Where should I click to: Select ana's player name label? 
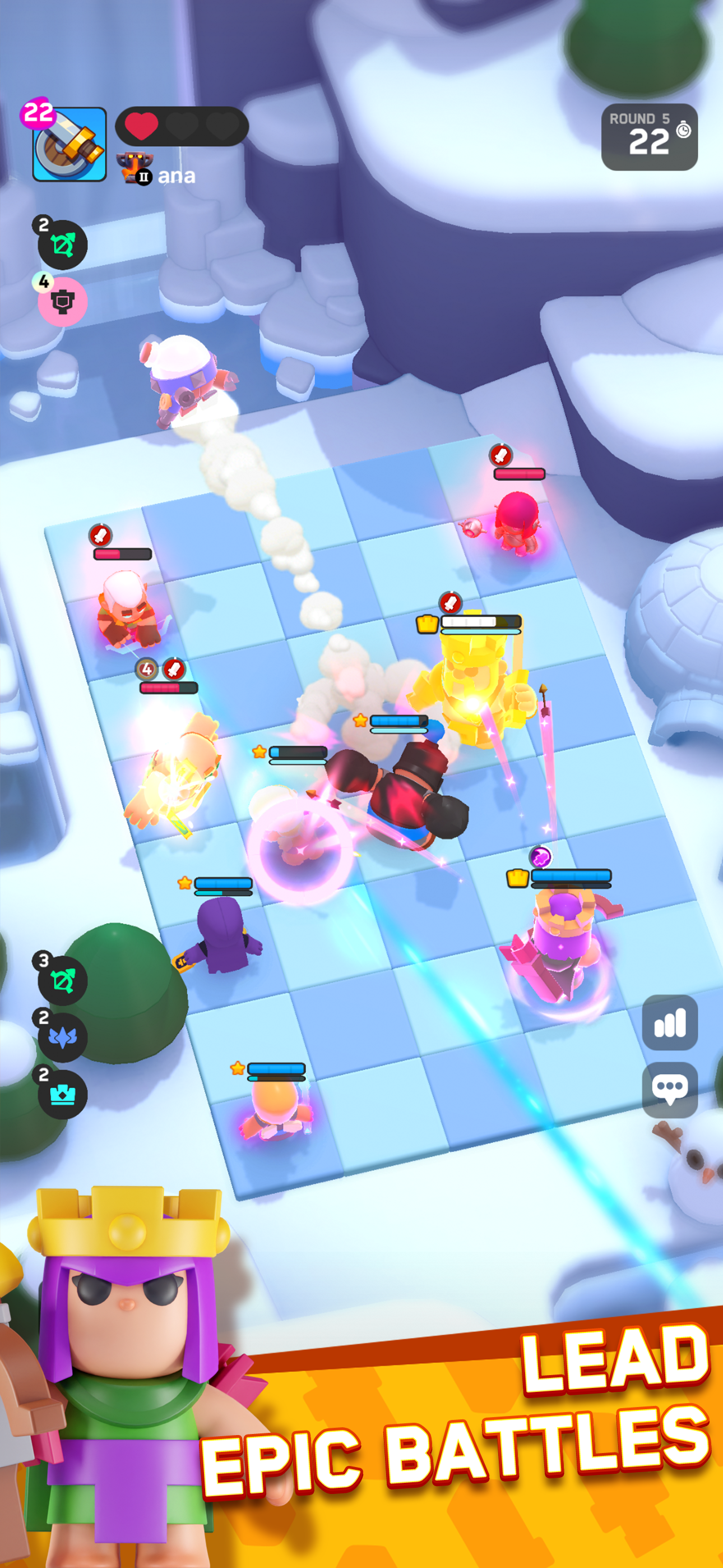point(177,177)
